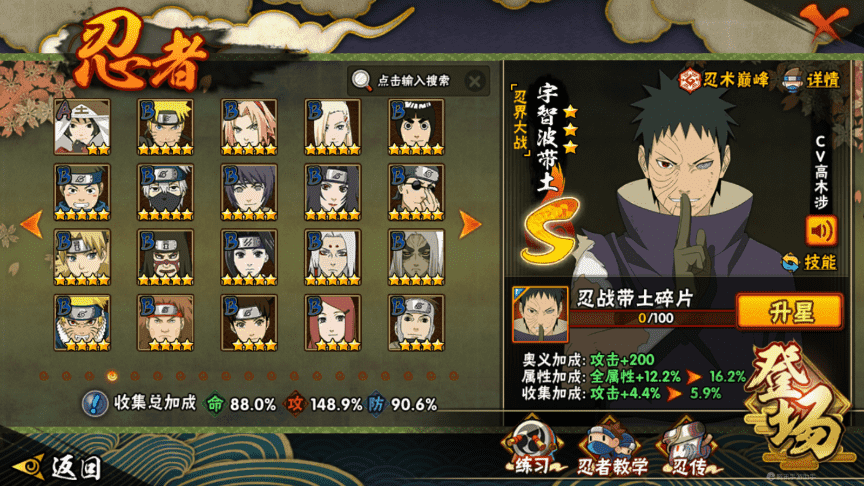The width and height of the screenshot is (864, 486).
Task: Open 忍者教学 ninja tutorial
Action: [x=611, y=449]
